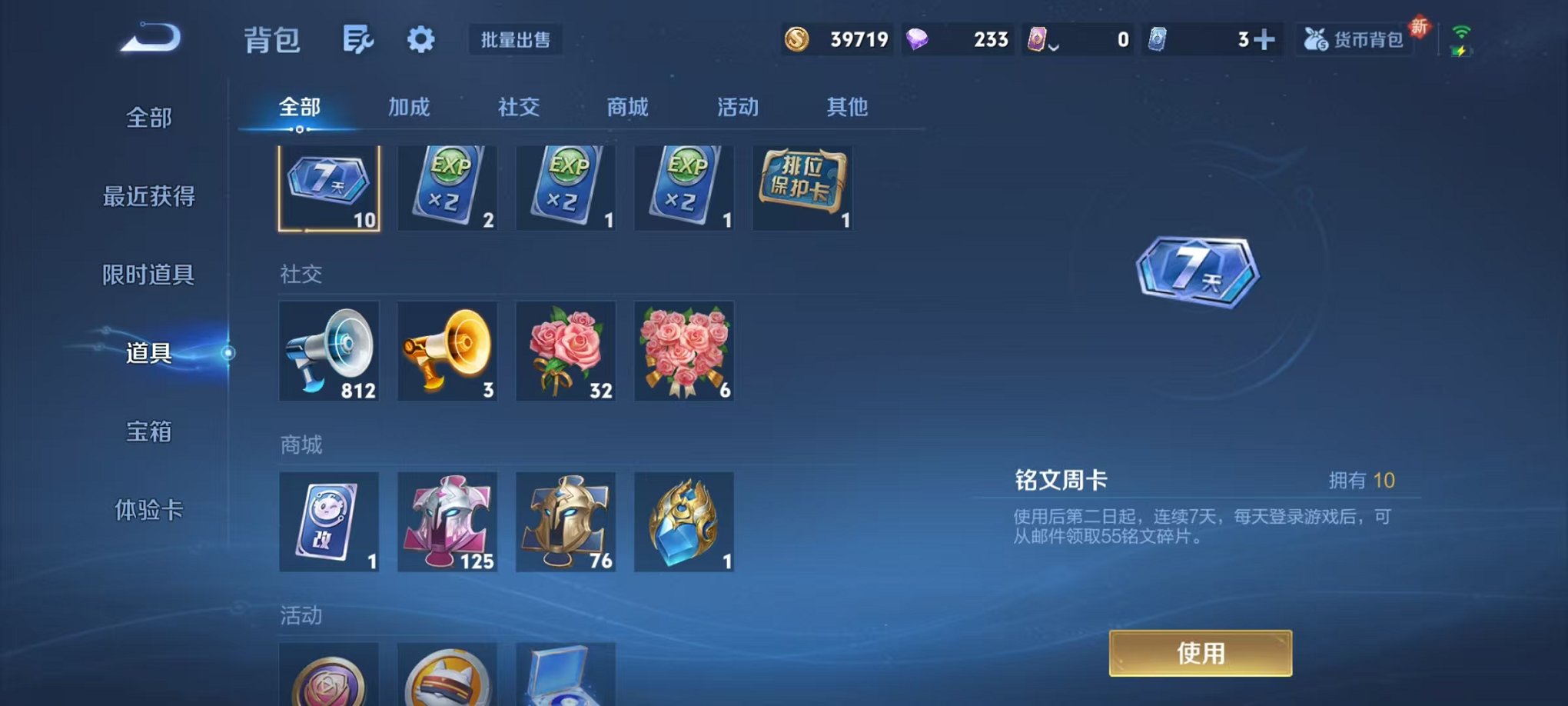The width and height of the screenshot is (1568, 706).
Task: Select the pink rune fragment item
Action: point(447,522)
